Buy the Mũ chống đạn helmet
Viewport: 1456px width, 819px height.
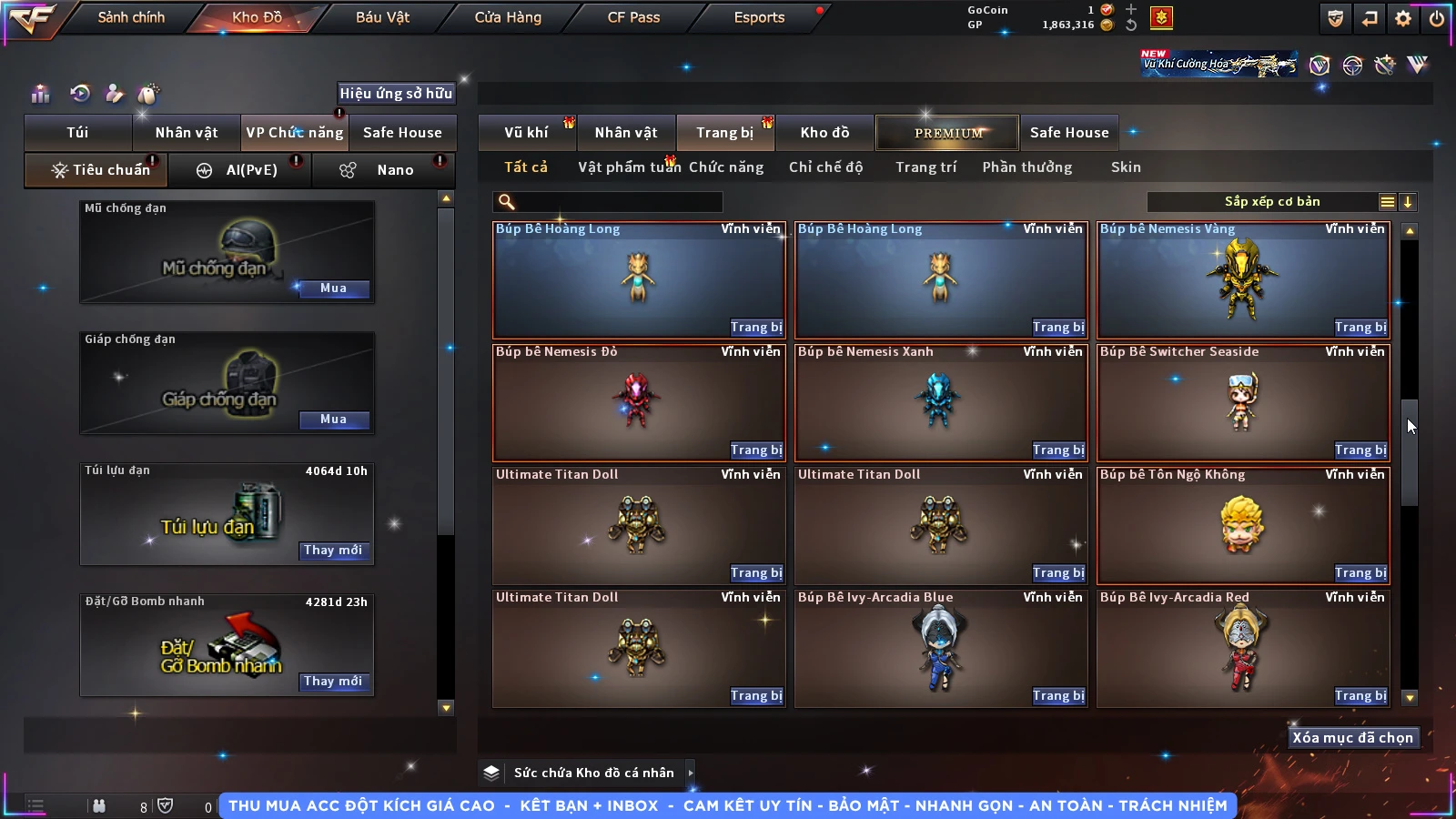(333, 288)
